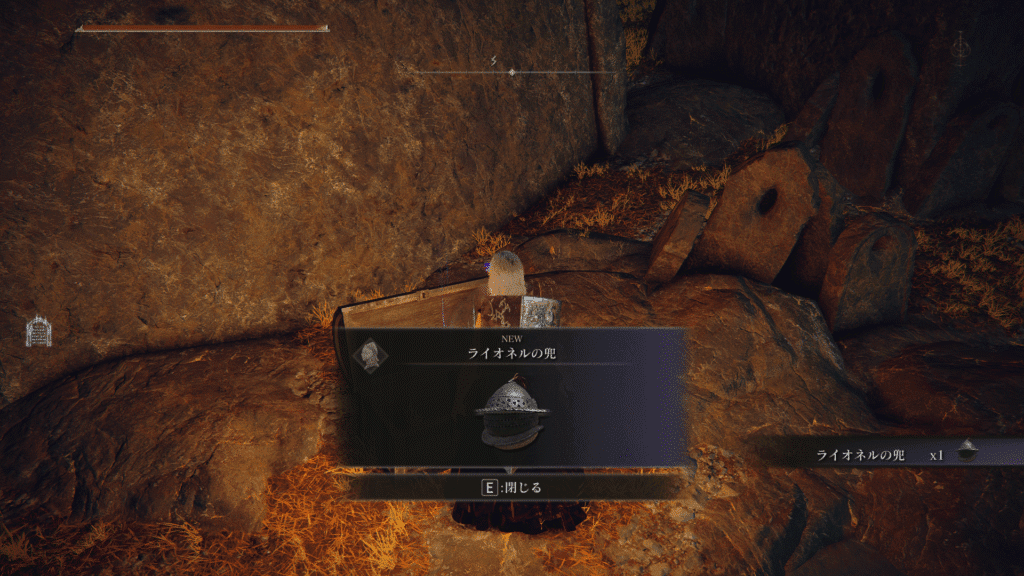Click the compass bar at top of screen

(512, 72)
